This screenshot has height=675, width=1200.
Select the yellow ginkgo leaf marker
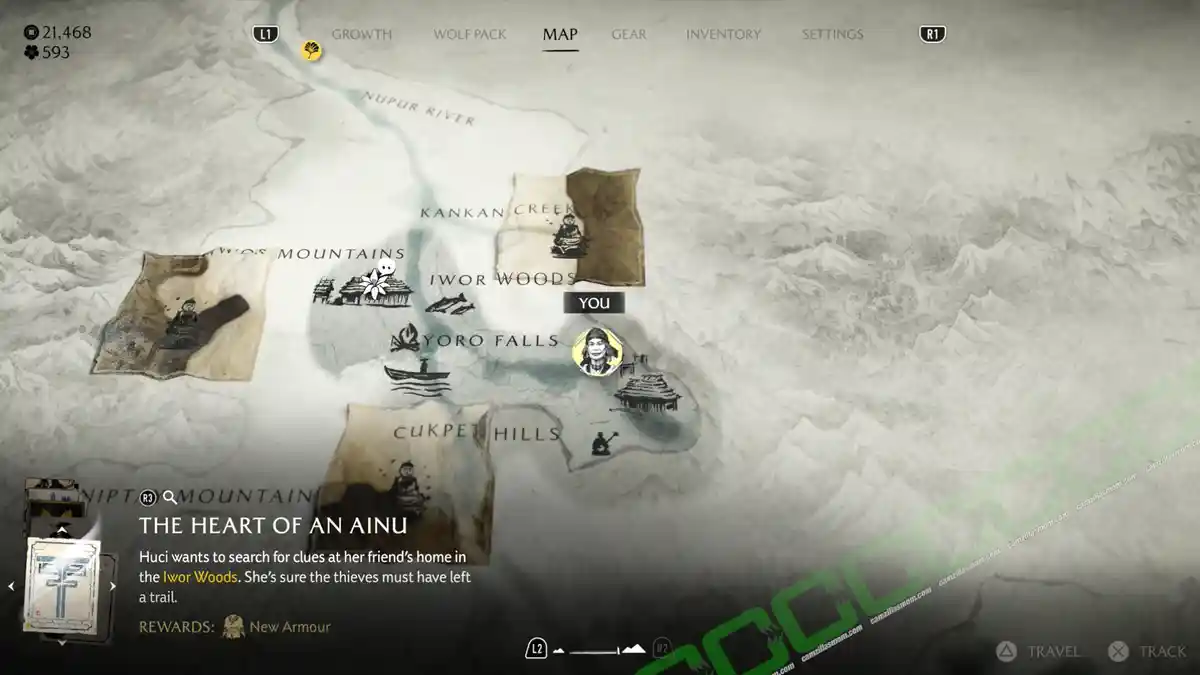pyautogui.click(x=312, y=50)
